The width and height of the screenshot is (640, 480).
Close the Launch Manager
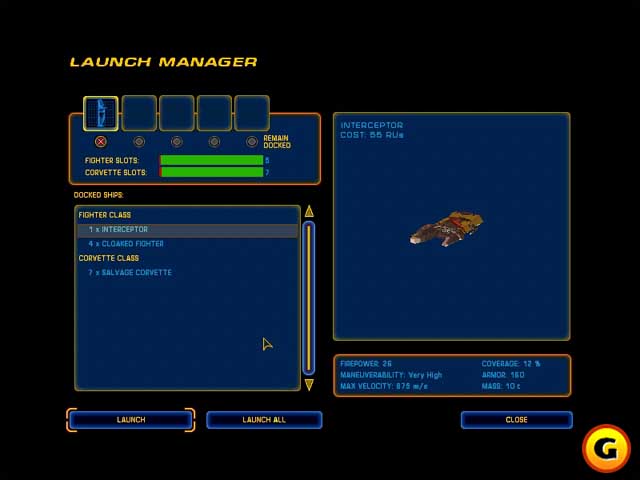tap(516, 420)
